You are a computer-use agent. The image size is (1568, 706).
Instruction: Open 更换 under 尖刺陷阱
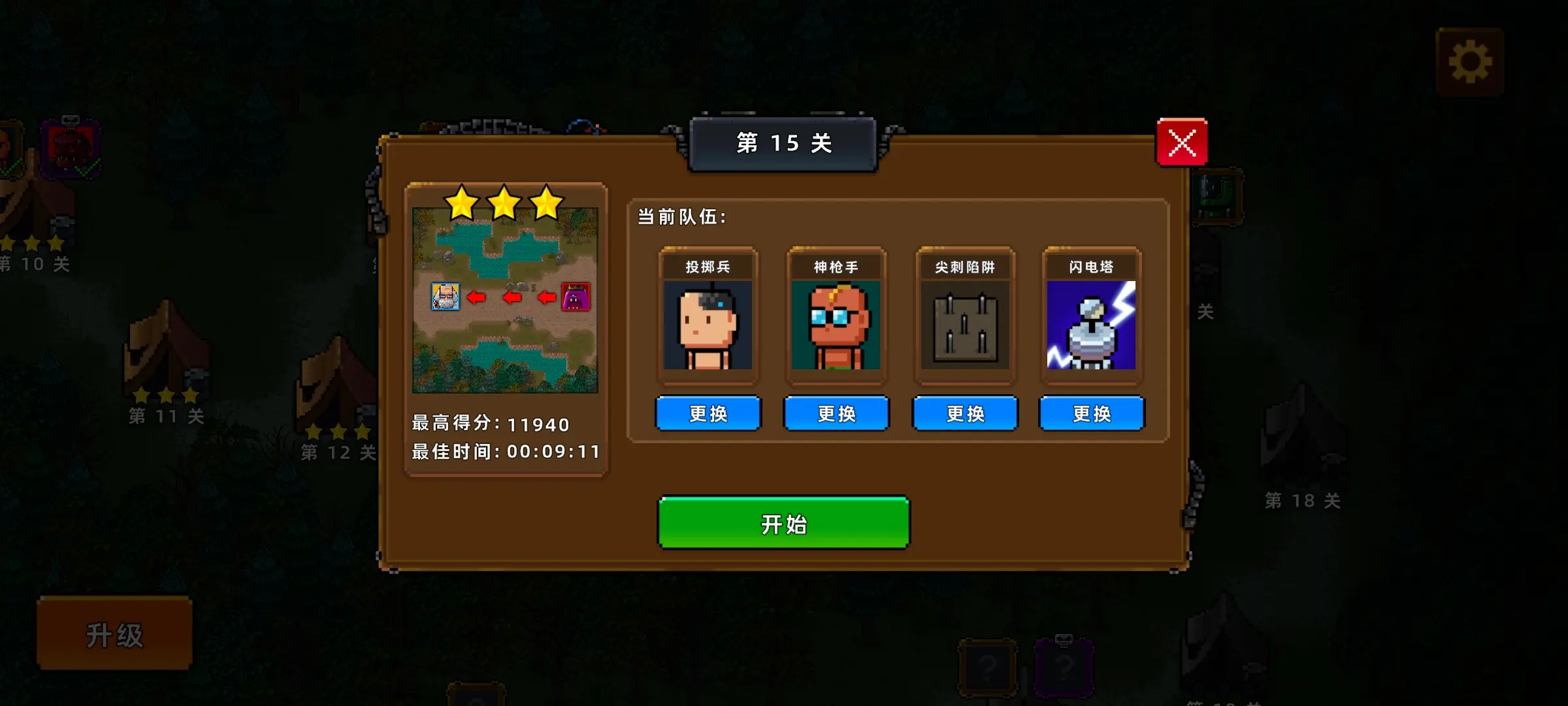click(x=964, y=413)
